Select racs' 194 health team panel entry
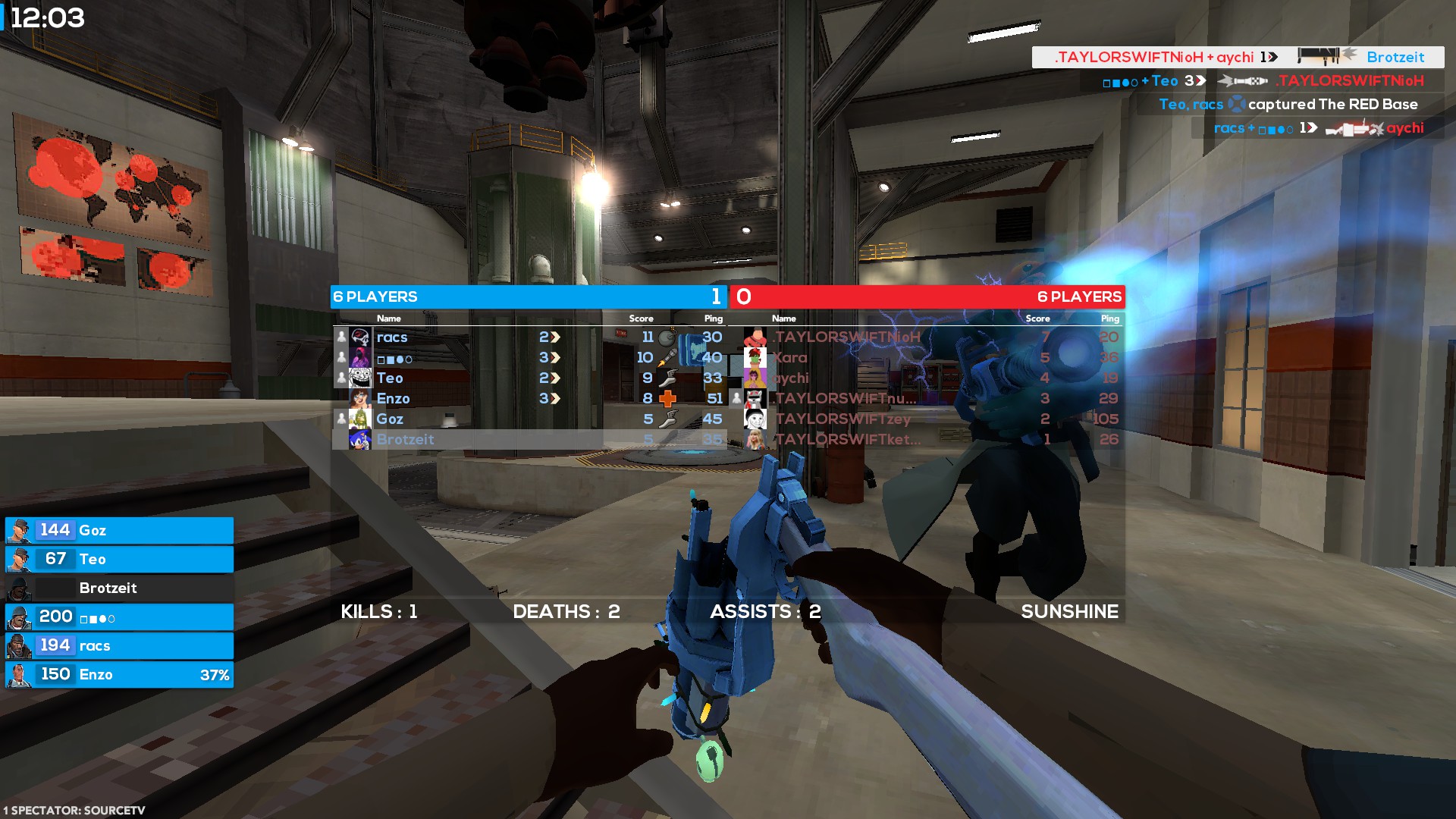The height and width of the screenshot is (819, 1456). pos(119,646)
